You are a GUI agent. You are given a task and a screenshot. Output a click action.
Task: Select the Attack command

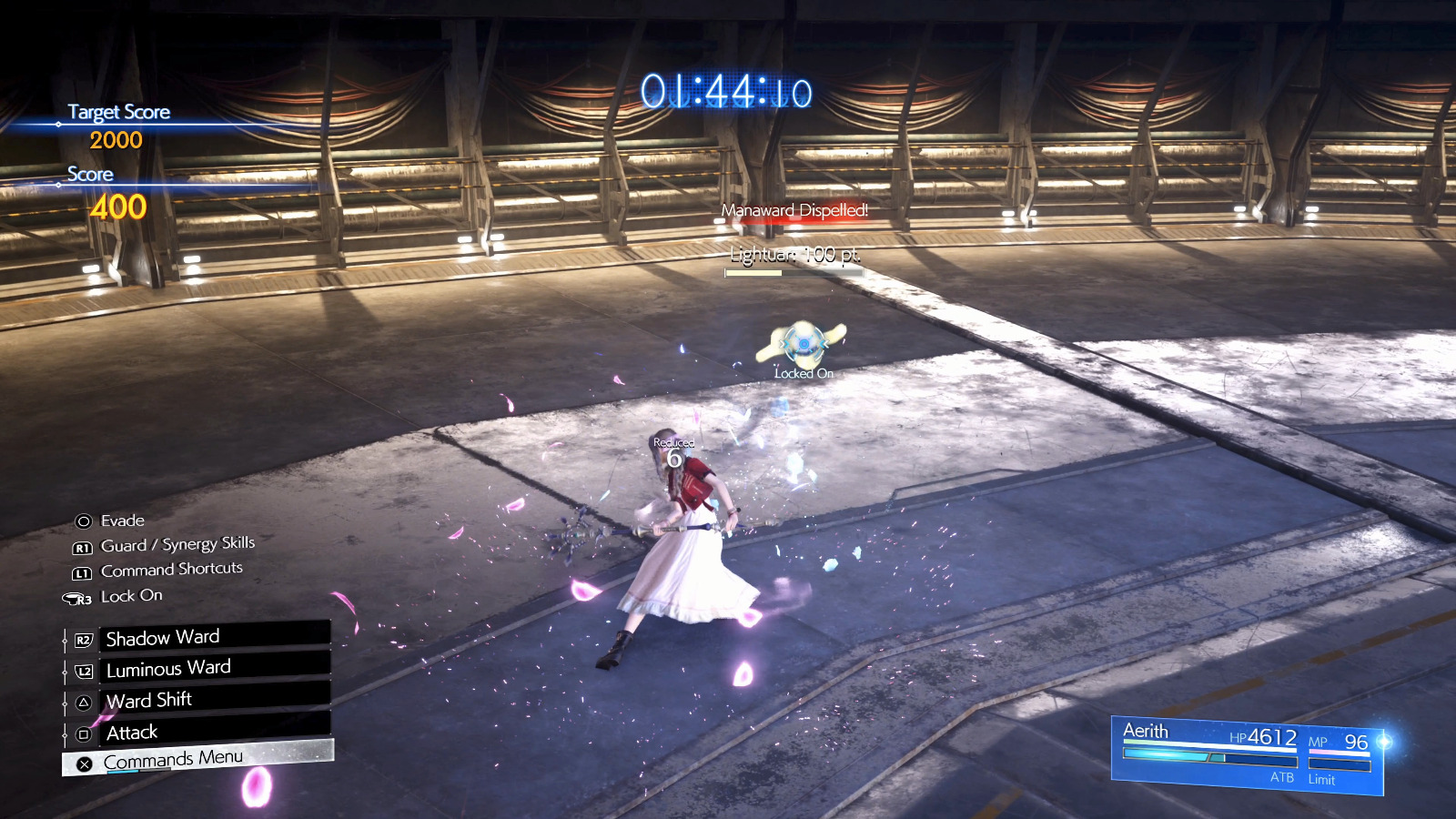213,732
